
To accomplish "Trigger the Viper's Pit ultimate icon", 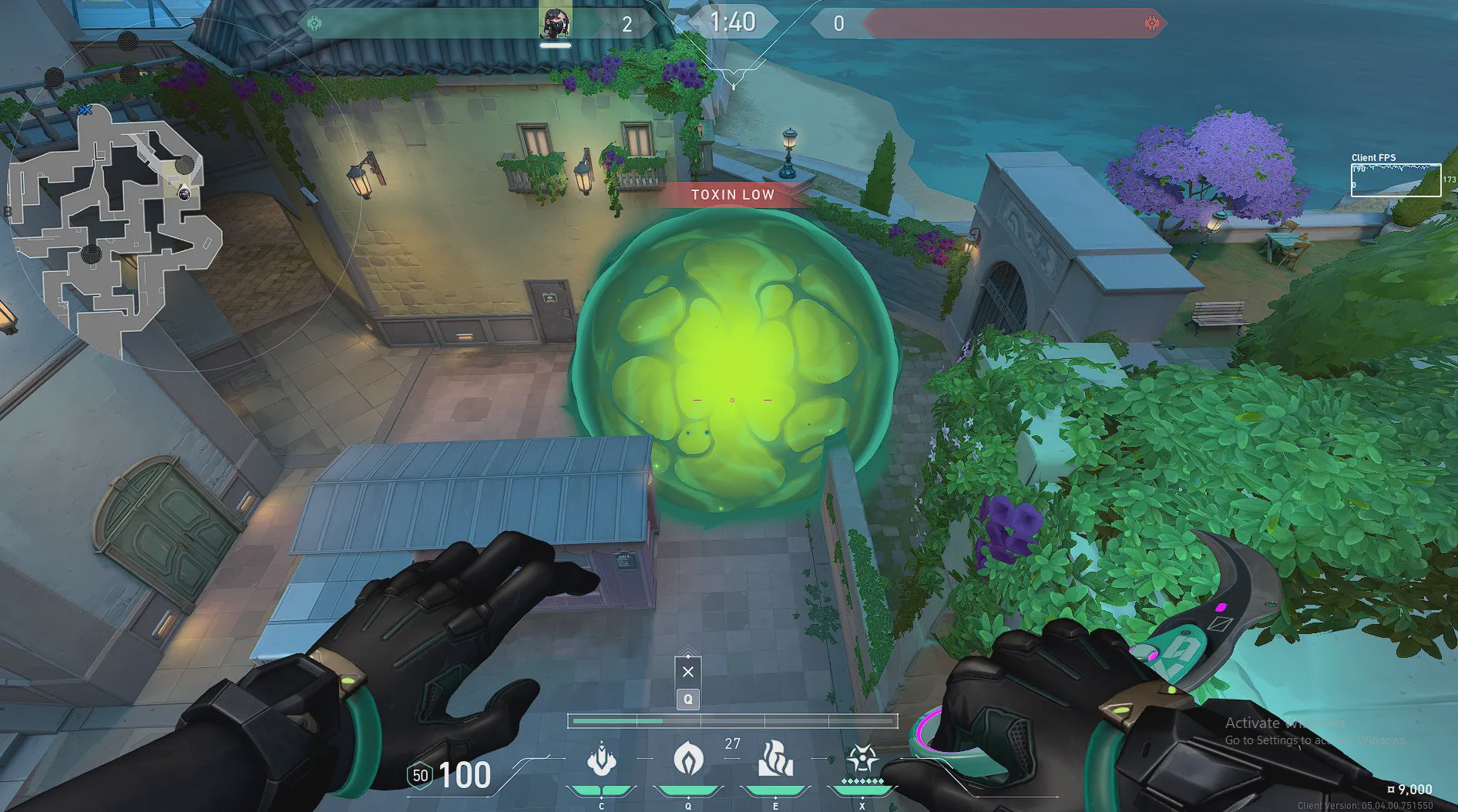I will (862, 760).
